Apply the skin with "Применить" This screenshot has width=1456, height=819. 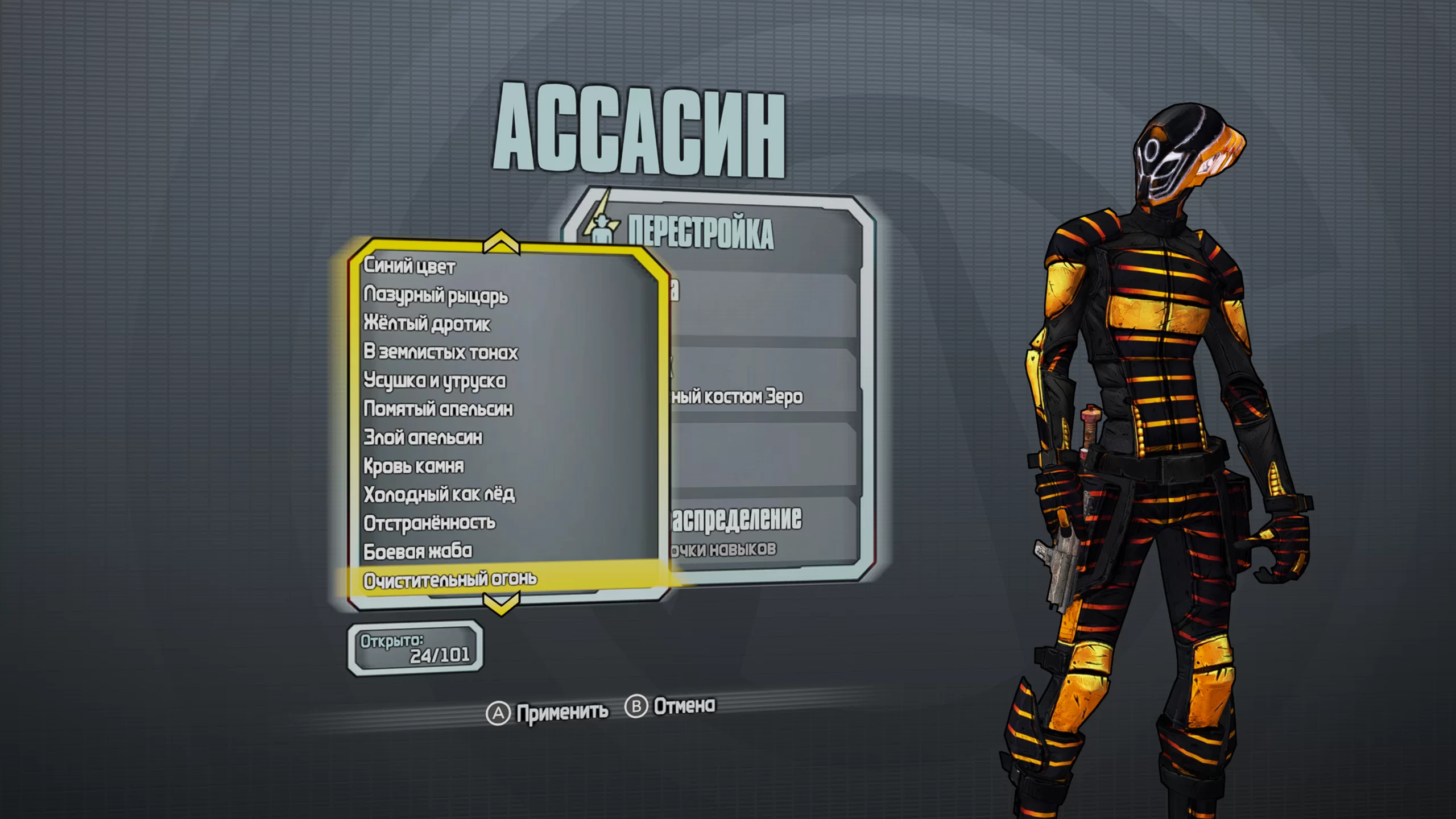coord(547,712)
